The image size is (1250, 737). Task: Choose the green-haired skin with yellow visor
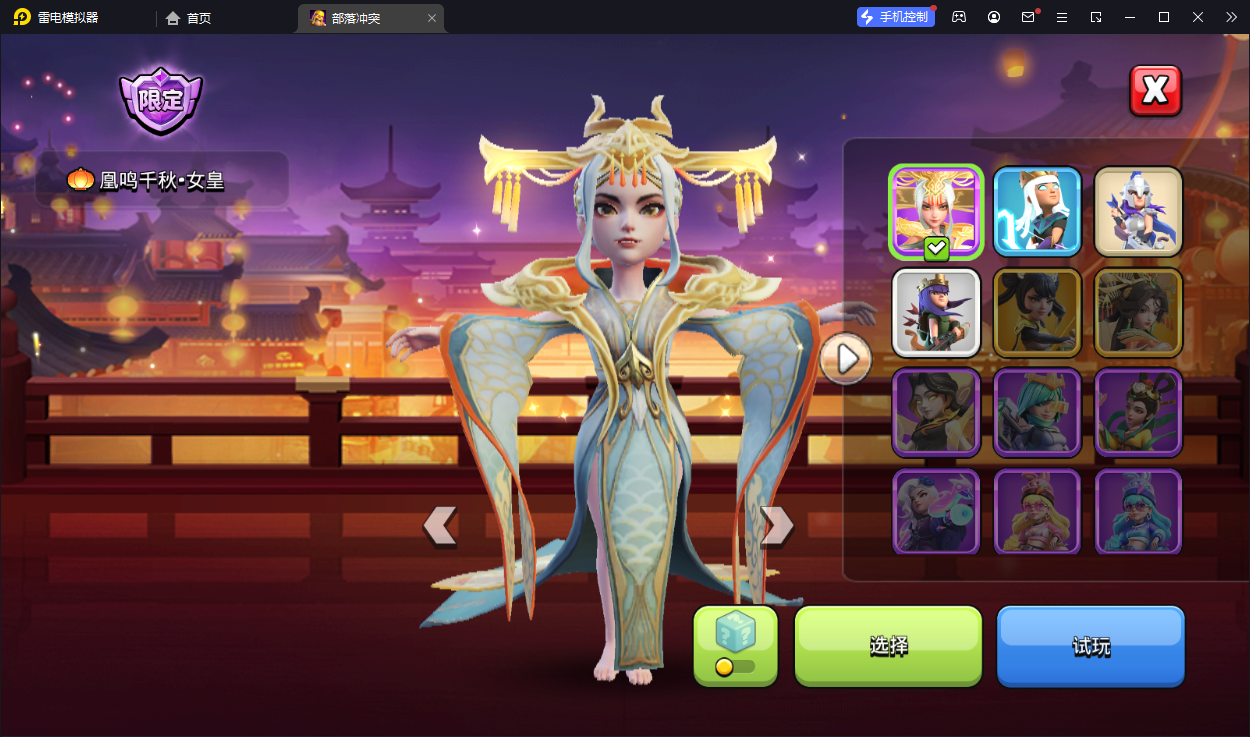tap(1037, 412)
